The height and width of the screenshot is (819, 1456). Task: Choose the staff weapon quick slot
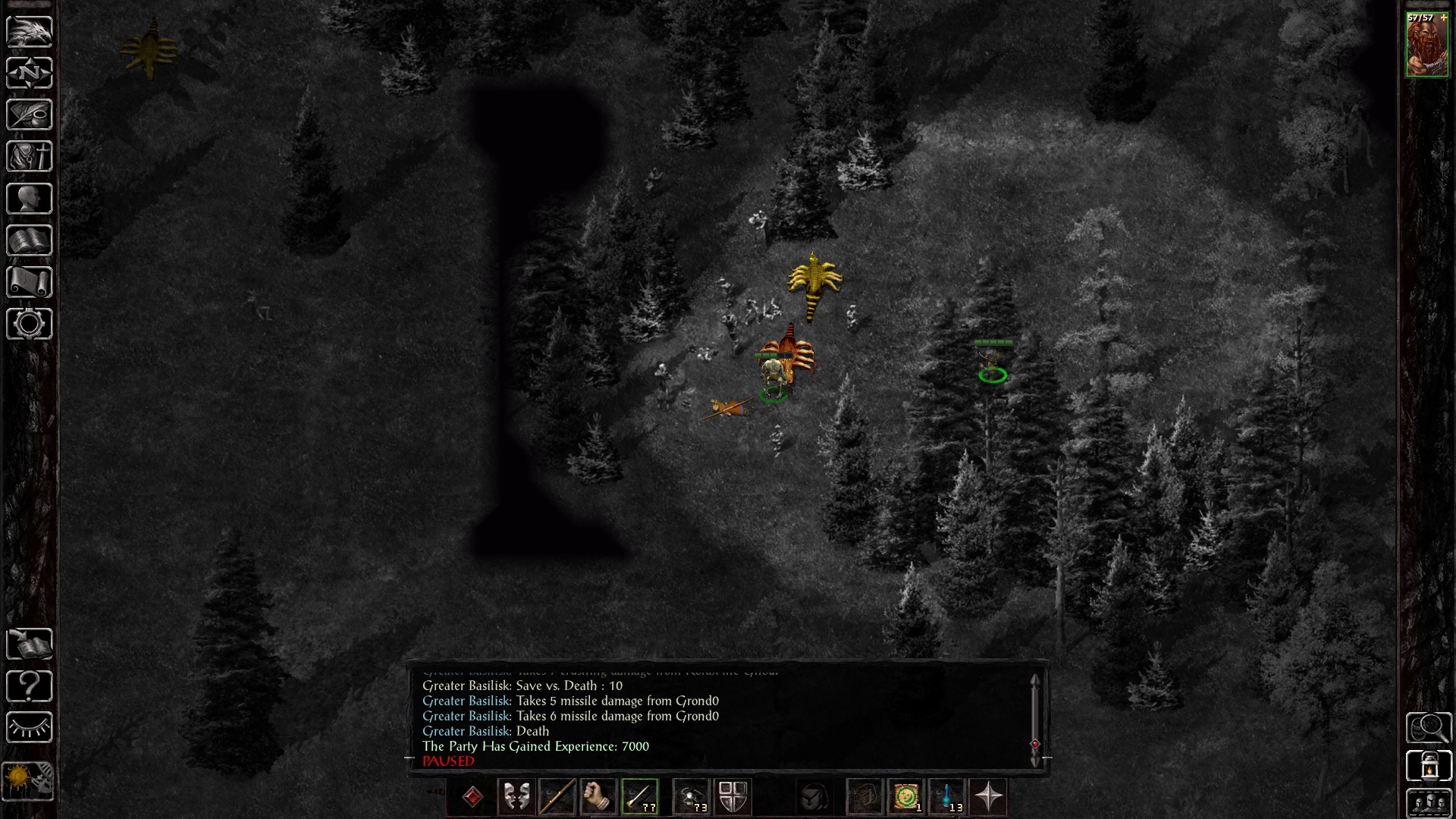(x=557, y=797)
